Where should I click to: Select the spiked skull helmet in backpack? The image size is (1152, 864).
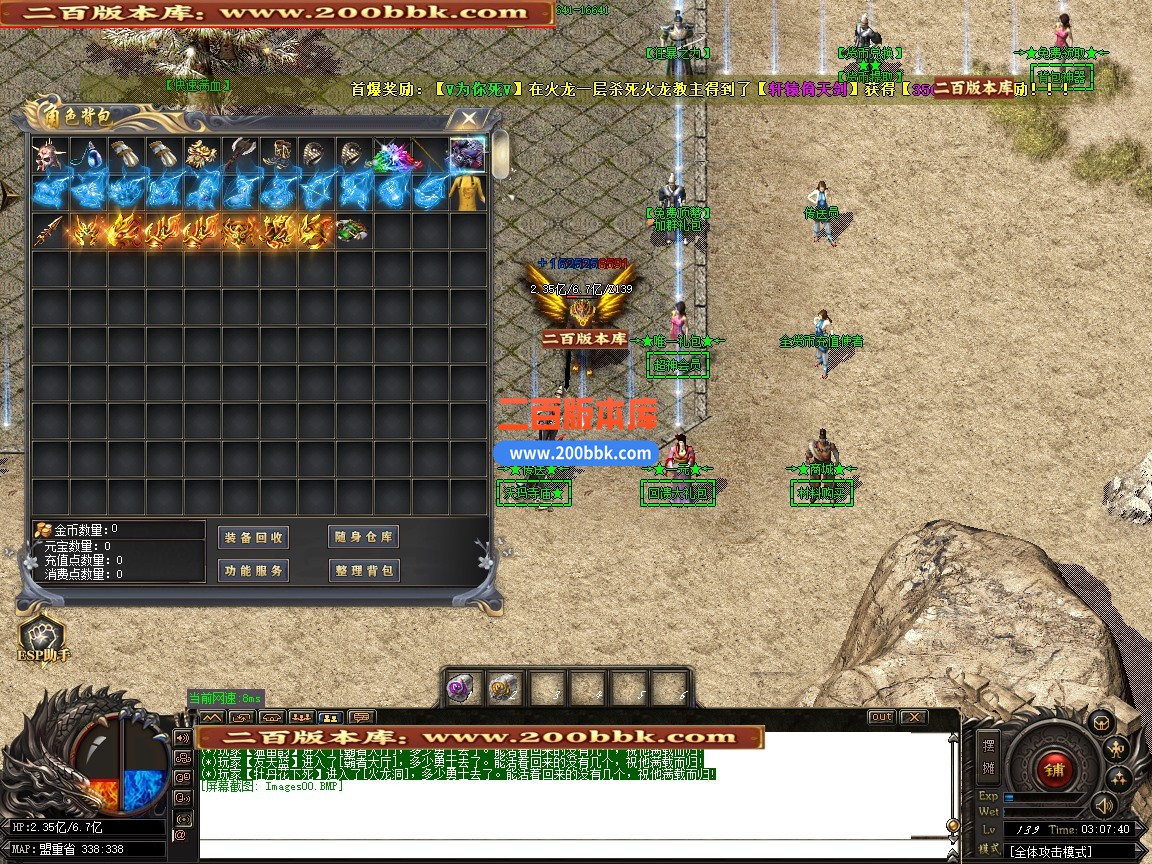pyautogui.click(x=49, y=155)
